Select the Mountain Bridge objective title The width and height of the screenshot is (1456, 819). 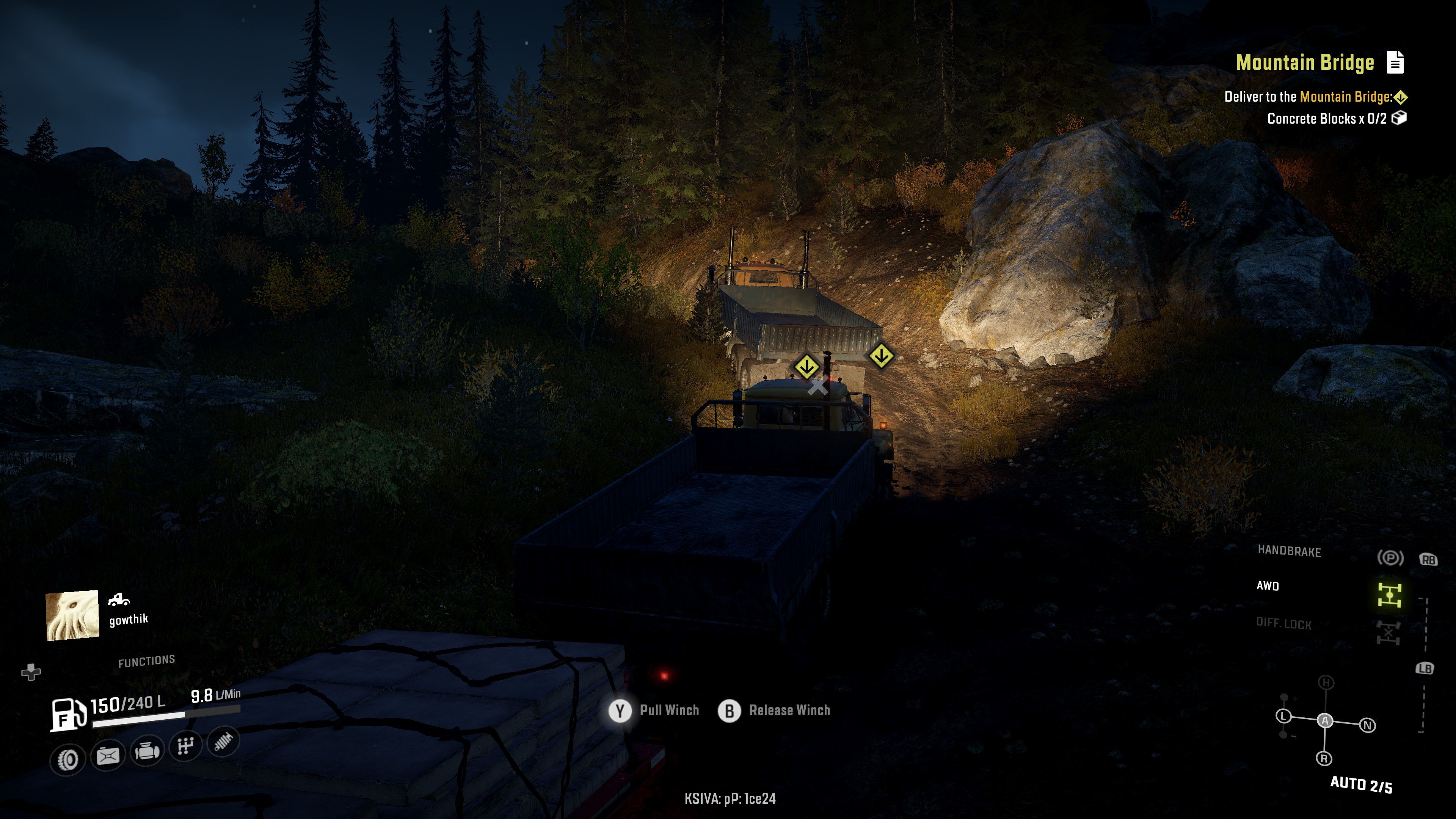(1304, 62)
